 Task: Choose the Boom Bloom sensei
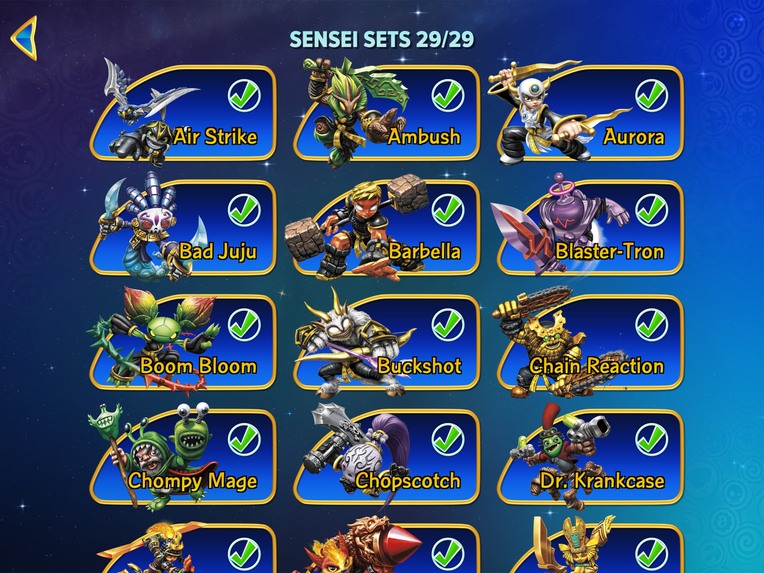(x=185, y=343)
